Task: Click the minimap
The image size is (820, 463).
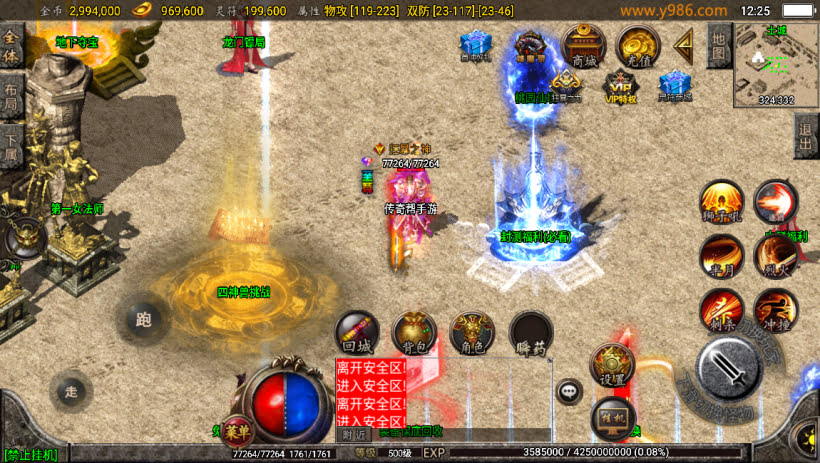Action: tap(776, 62)
